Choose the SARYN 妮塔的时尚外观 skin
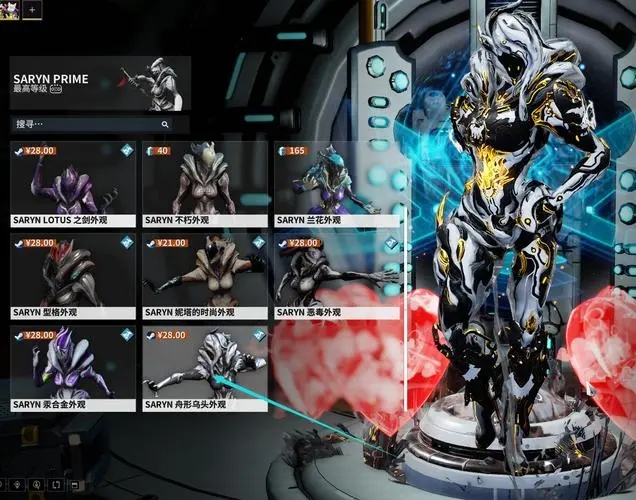Viewport: 636px width, 500px height. click(205, 276)
